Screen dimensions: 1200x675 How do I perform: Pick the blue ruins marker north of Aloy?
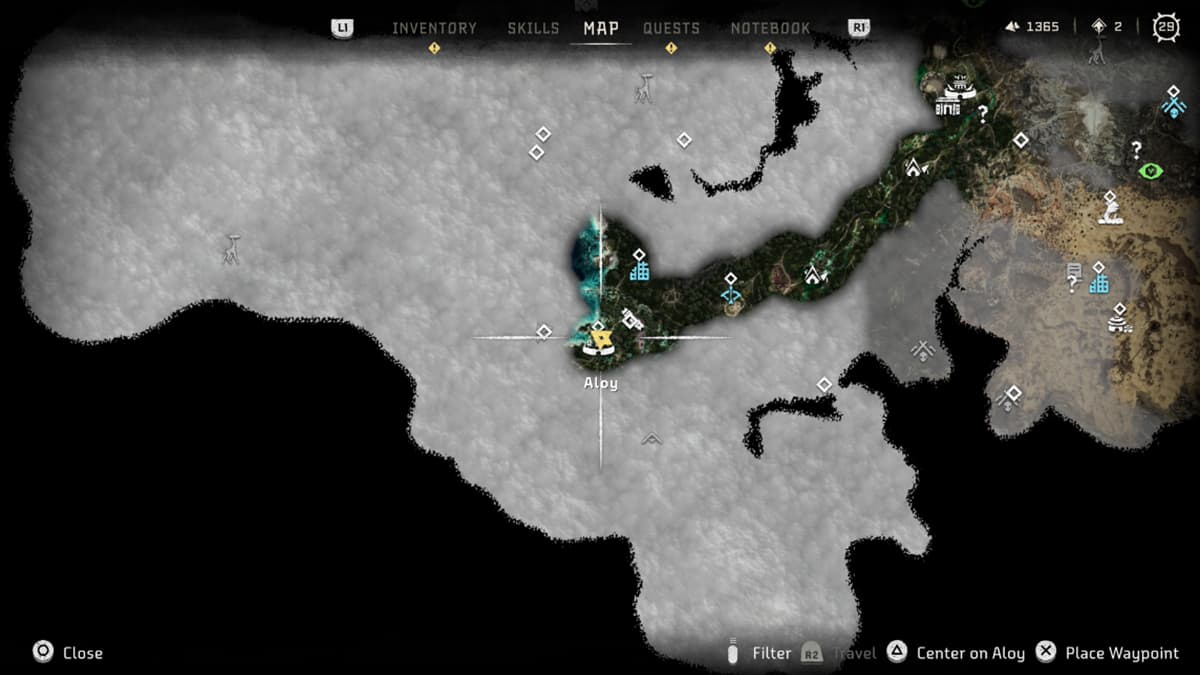coord(640,270)
